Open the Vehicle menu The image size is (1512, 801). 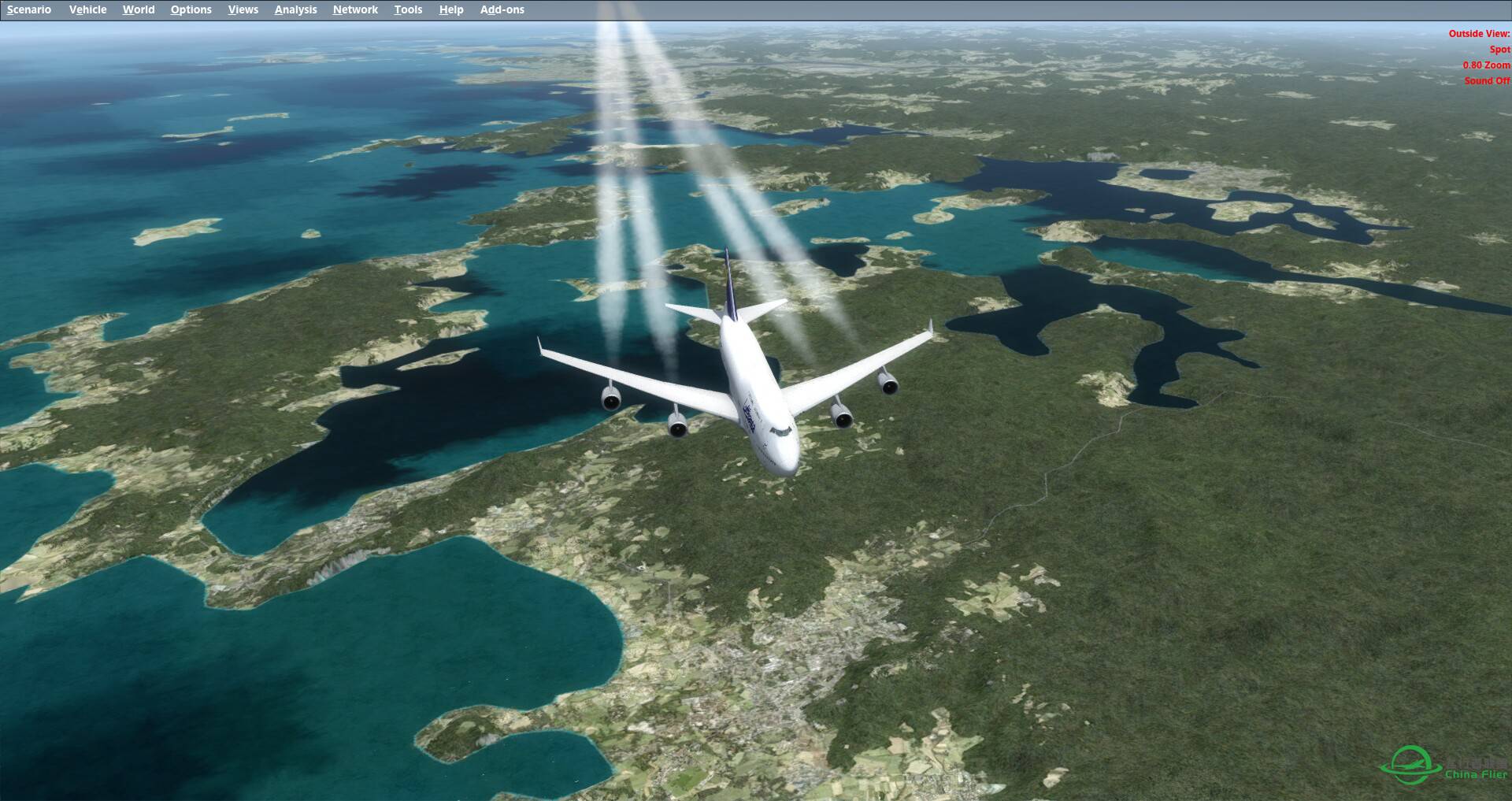(x=87, y=9)
